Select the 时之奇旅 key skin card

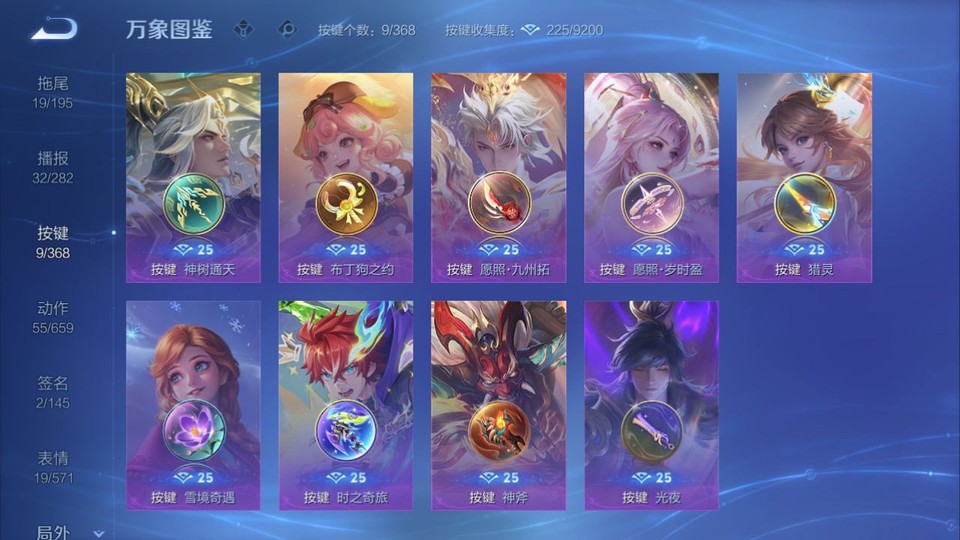click(346, 405)
